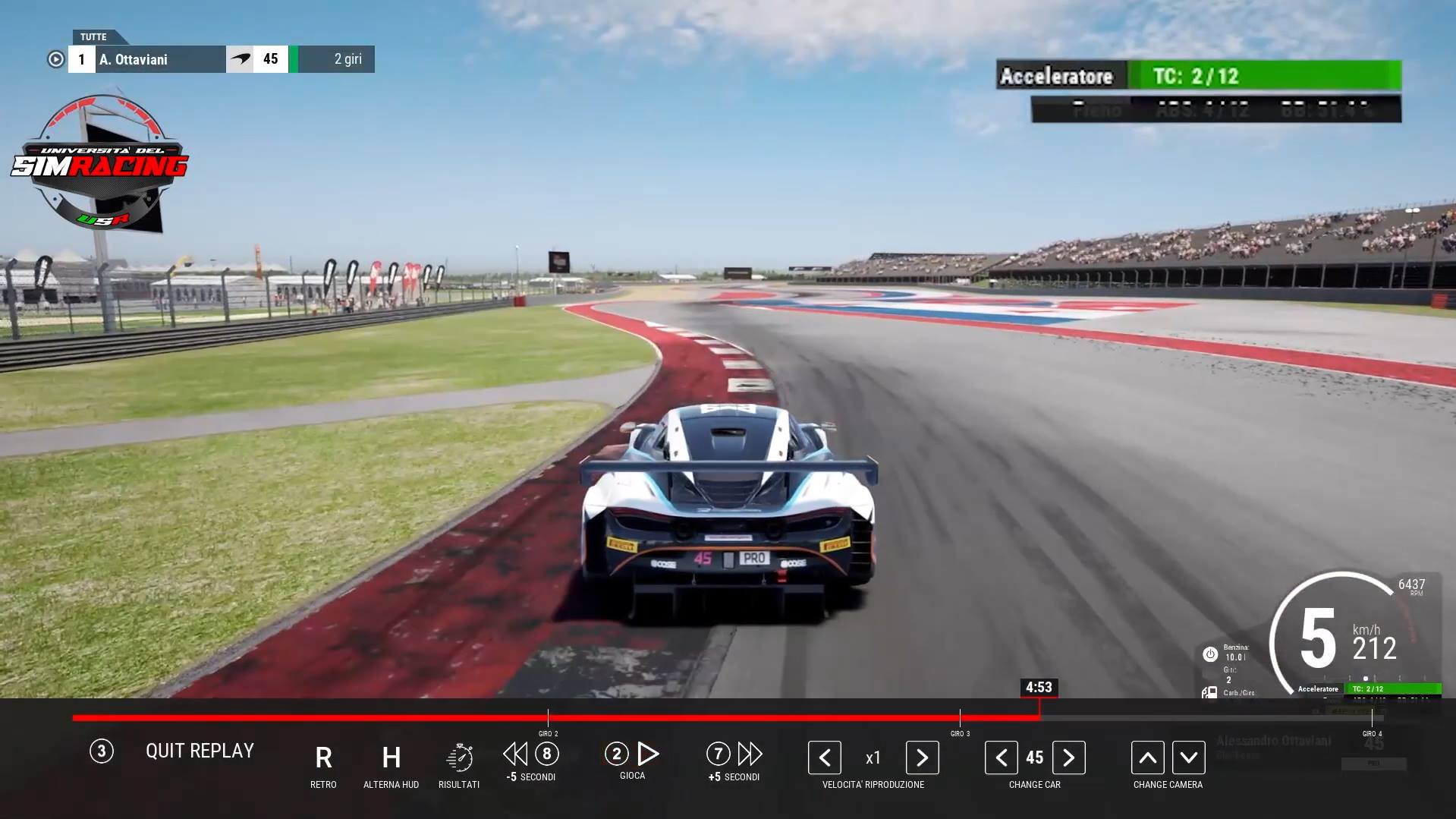
Task: Click the +5 SECONDI fast-forward icon
Action: pyautogui.click(x=750, y=755)
